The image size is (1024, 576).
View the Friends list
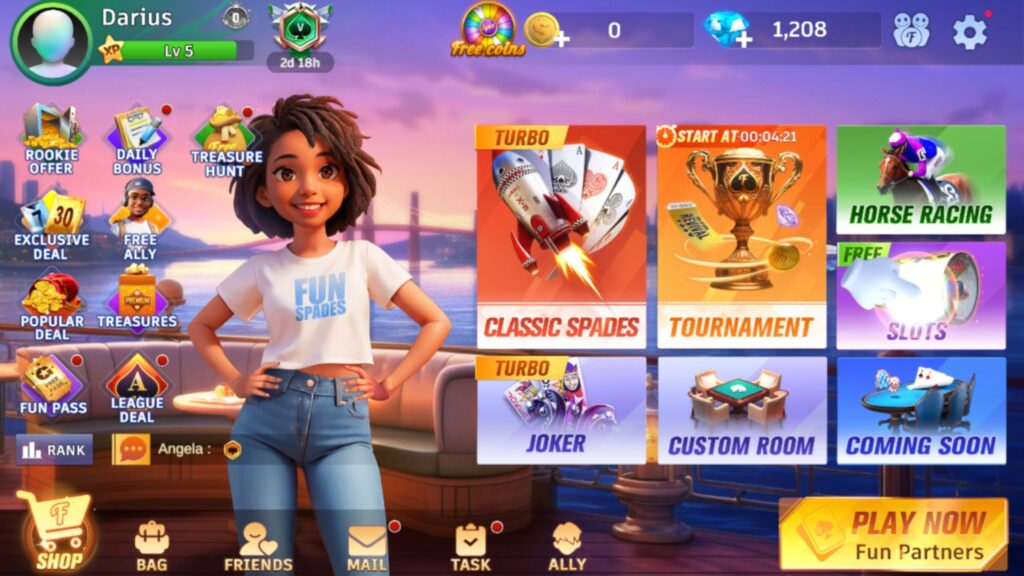pyautogui.click(x=258, y=547)
